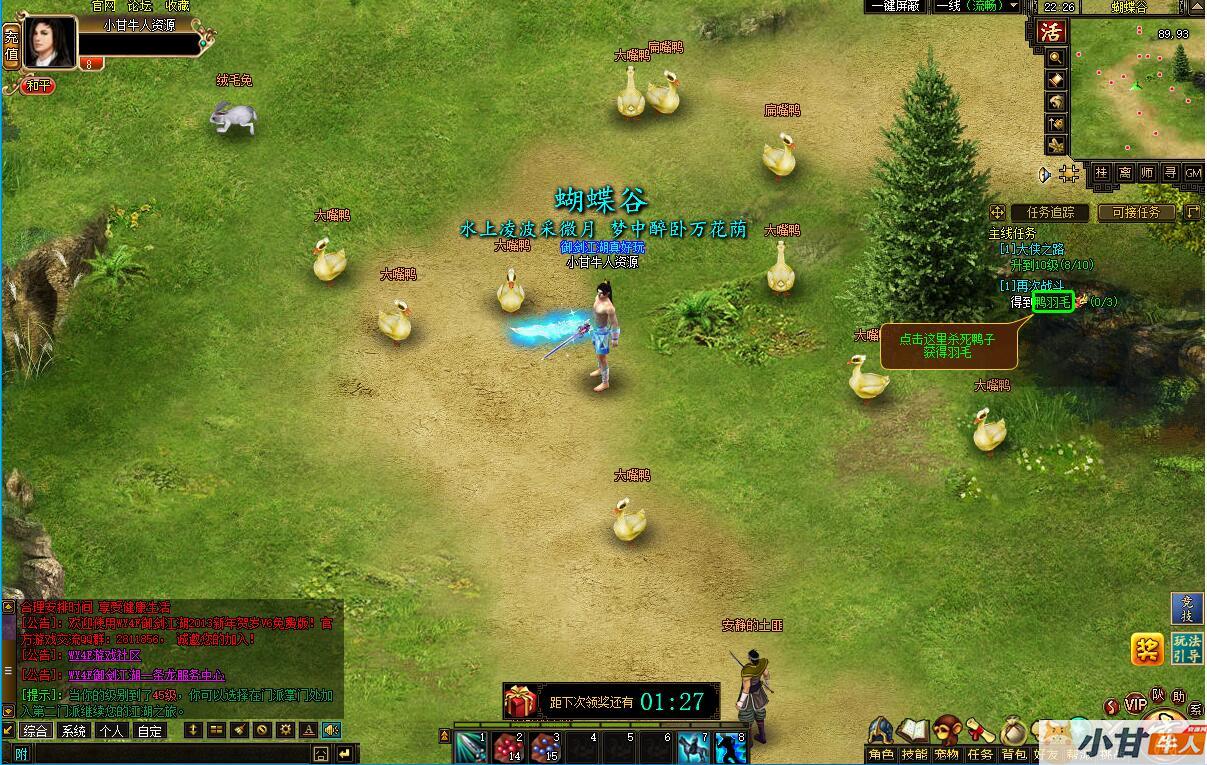This screenshot has width=1207, height=765.
Task: Toggle the 和平 peace mode button
Action: point(39,86)
